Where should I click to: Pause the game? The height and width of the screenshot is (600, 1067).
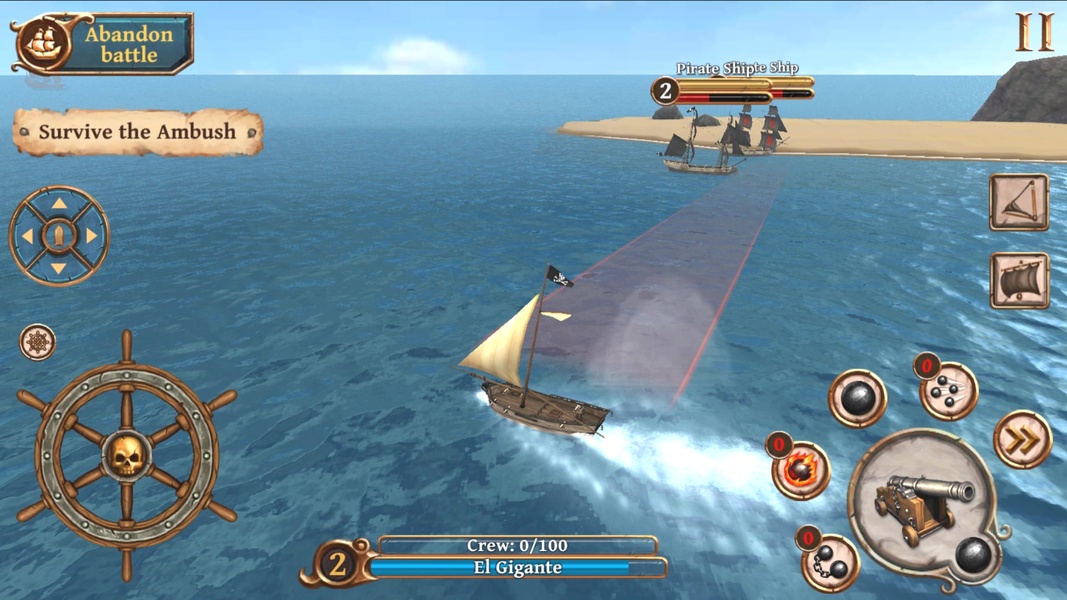pos(1034,32)
